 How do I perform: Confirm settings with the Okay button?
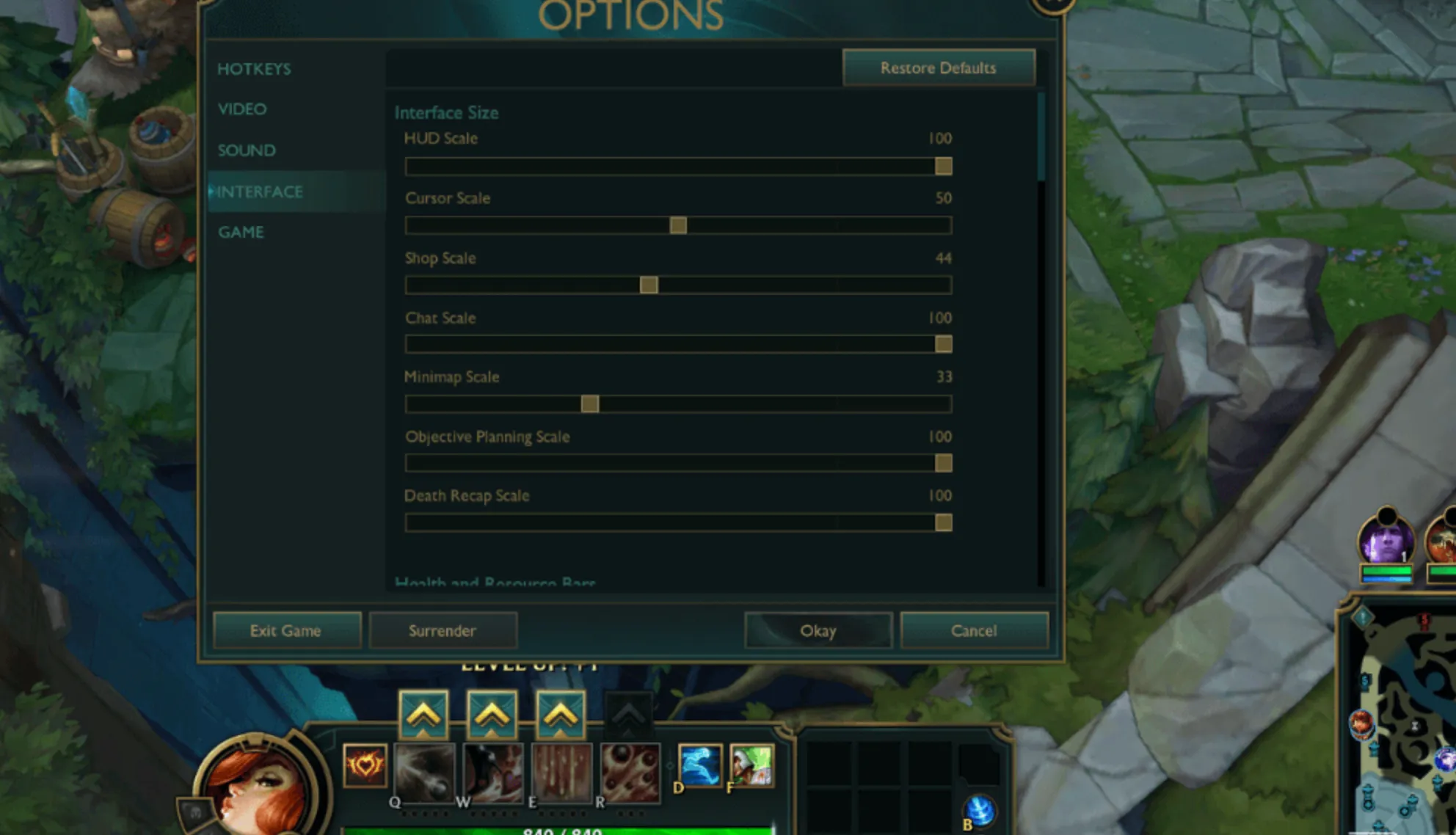tap(818, 630)
